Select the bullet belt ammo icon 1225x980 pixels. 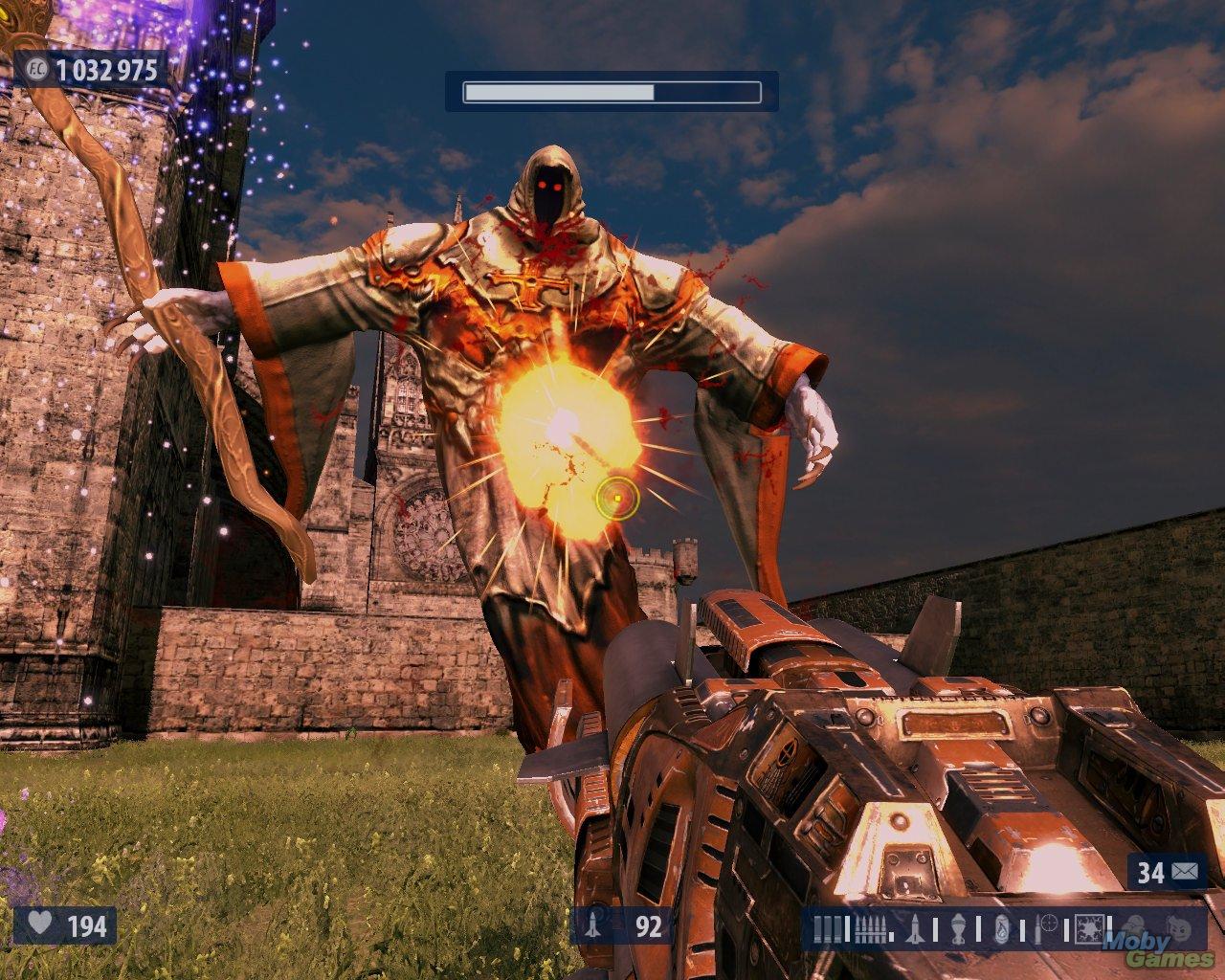(871, 928)
